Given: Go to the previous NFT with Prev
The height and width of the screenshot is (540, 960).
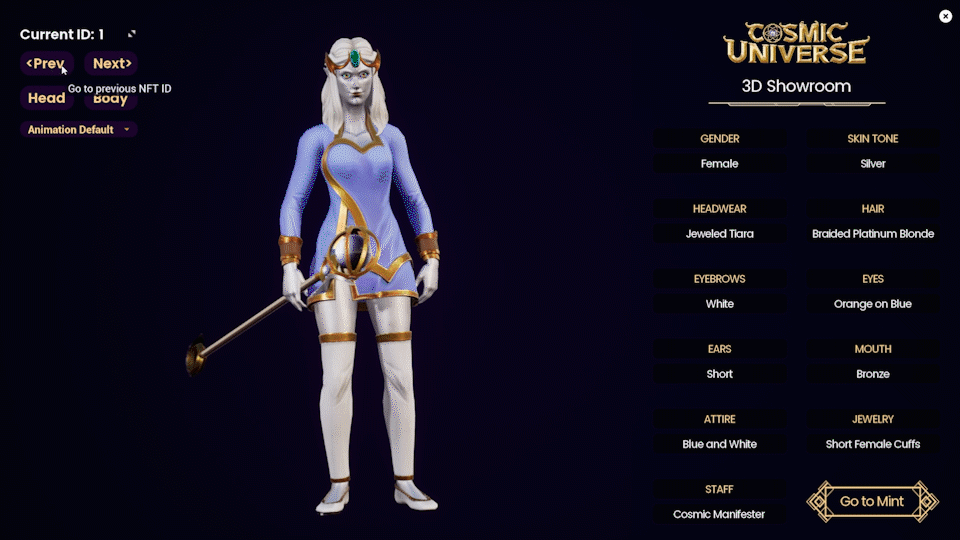Looking at the screenshot, I should pyautogui.click(x=46, y=64).
